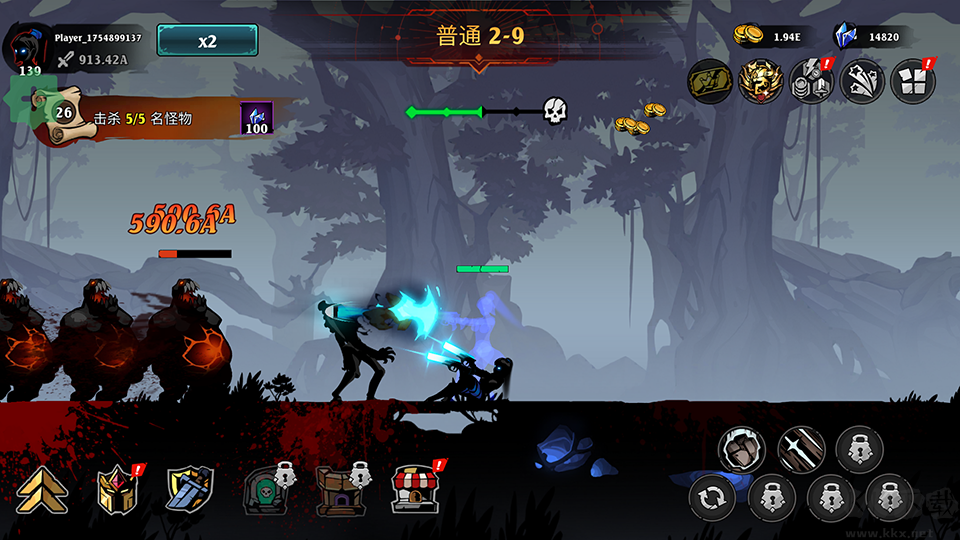Tap the skull boss marker on the stage progress bar
Image resolution: width=960 pixels, height=540 pixels.
(555, 111)
